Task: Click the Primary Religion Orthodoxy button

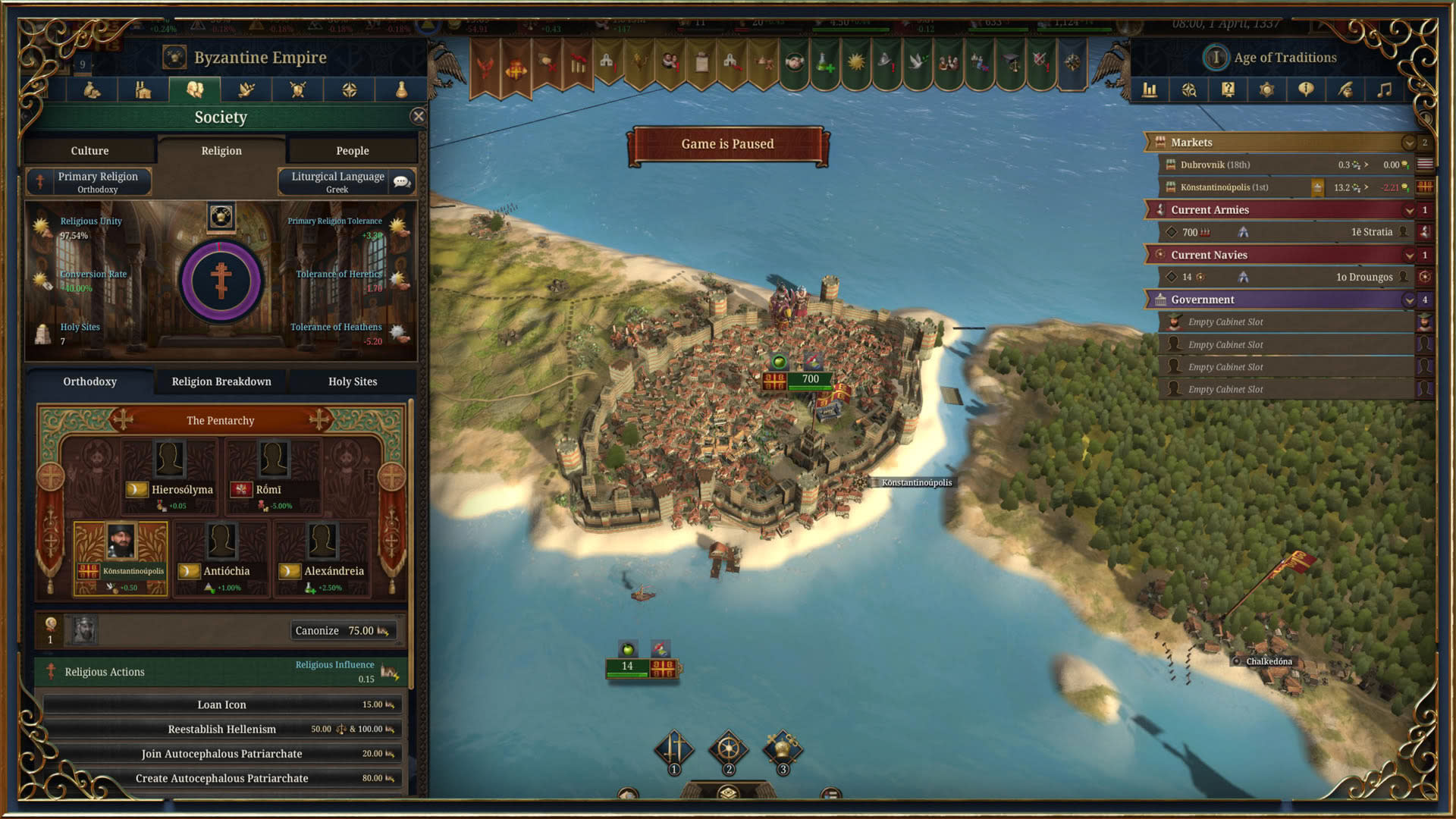Action: (89, 182)
